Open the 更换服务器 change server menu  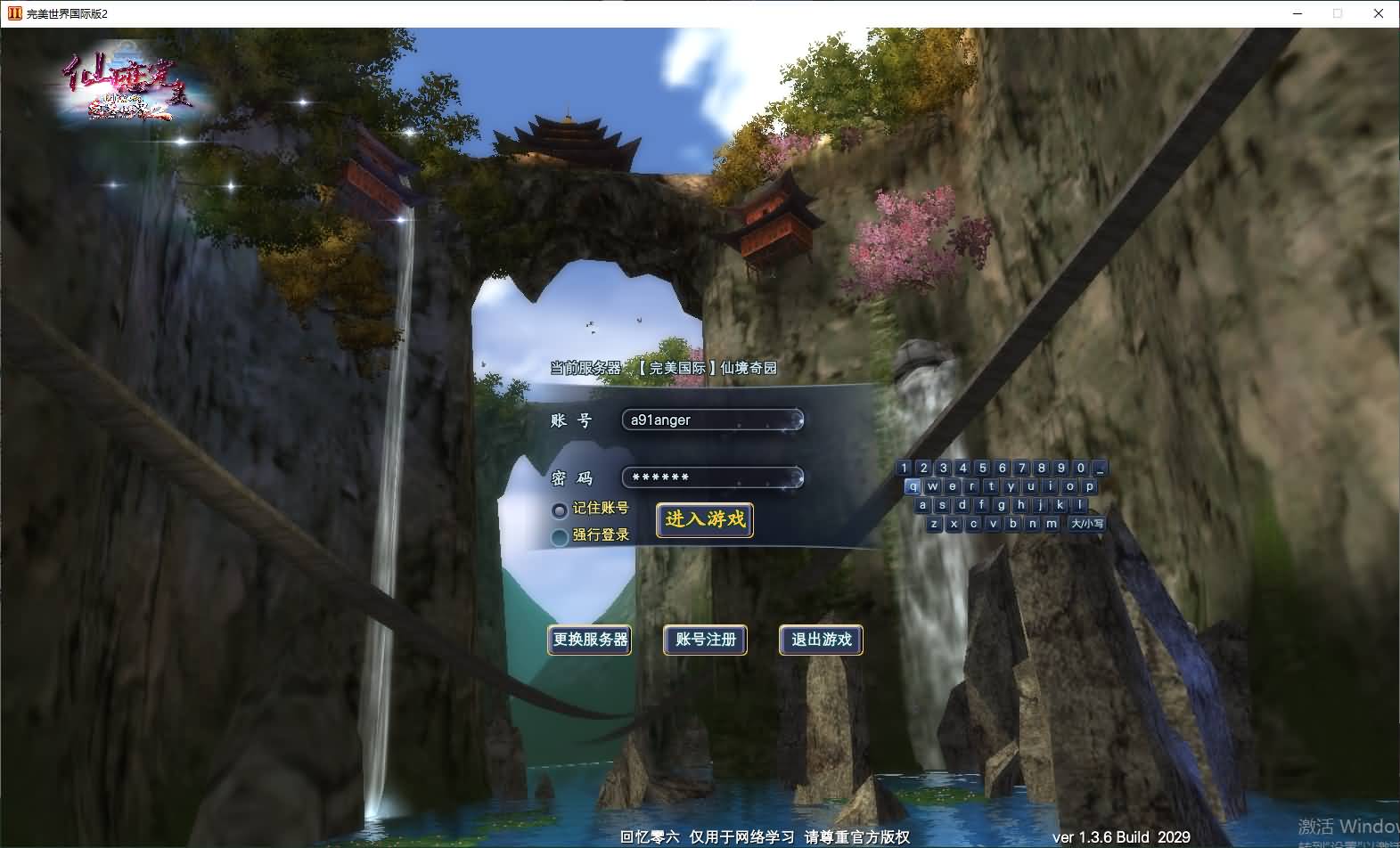pyautogui.click(x=590, y=640)
